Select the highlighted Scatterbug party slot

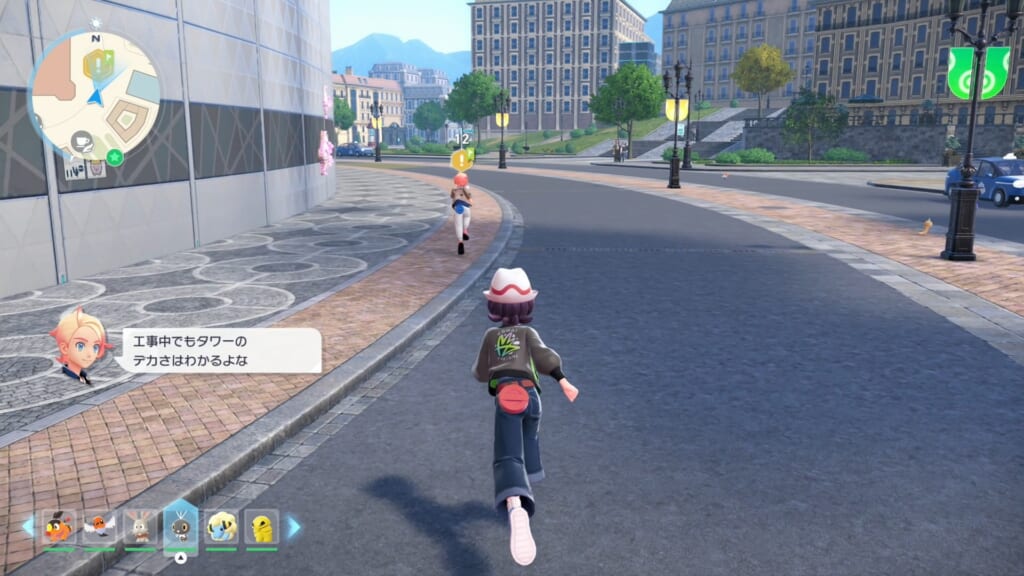(x=181, y=527)
